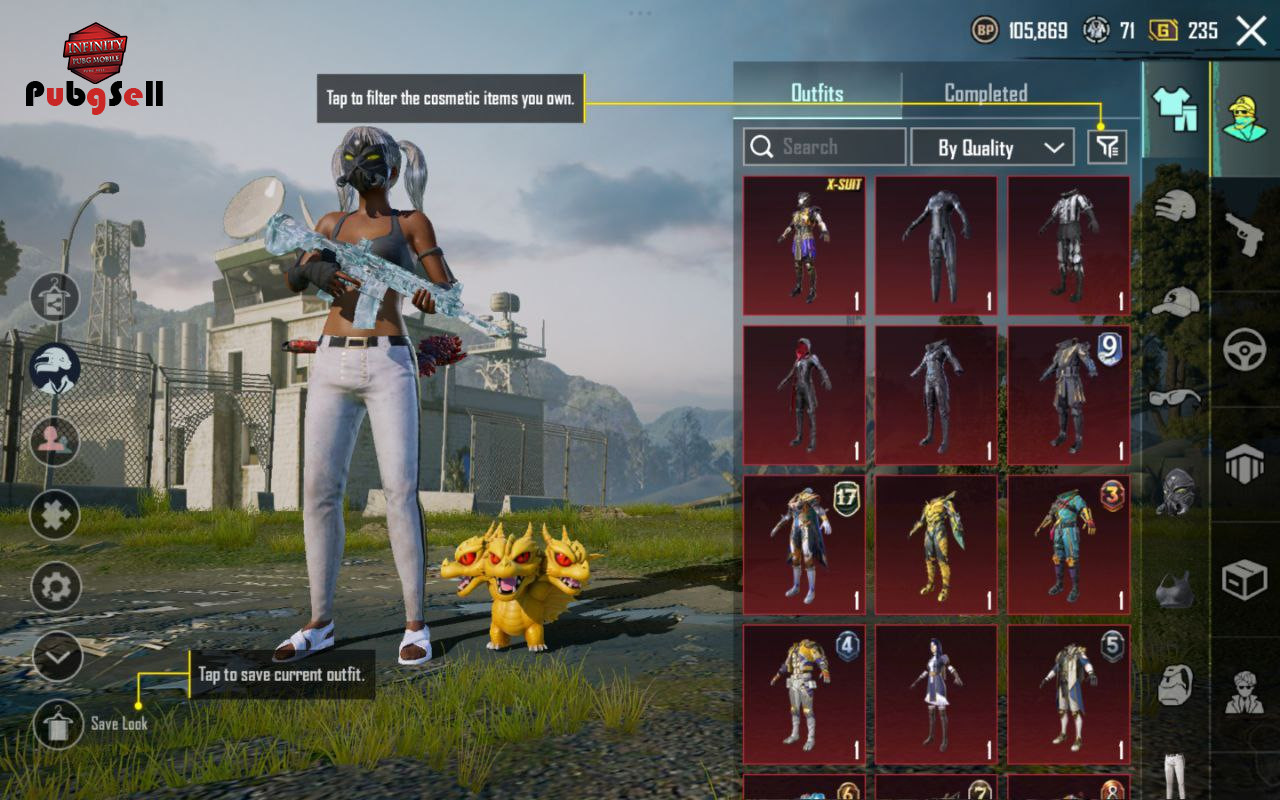This screenshot has height=800, width=1280.
Task: Close the inventory with the X button
Action: (x=1251, y=31)
